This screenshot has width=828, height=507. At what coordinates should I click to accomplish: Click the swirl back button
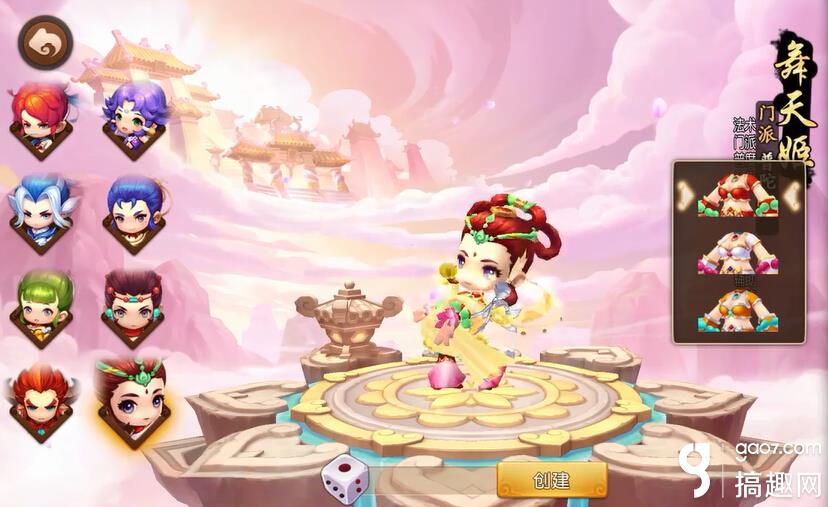pos(44,43)
